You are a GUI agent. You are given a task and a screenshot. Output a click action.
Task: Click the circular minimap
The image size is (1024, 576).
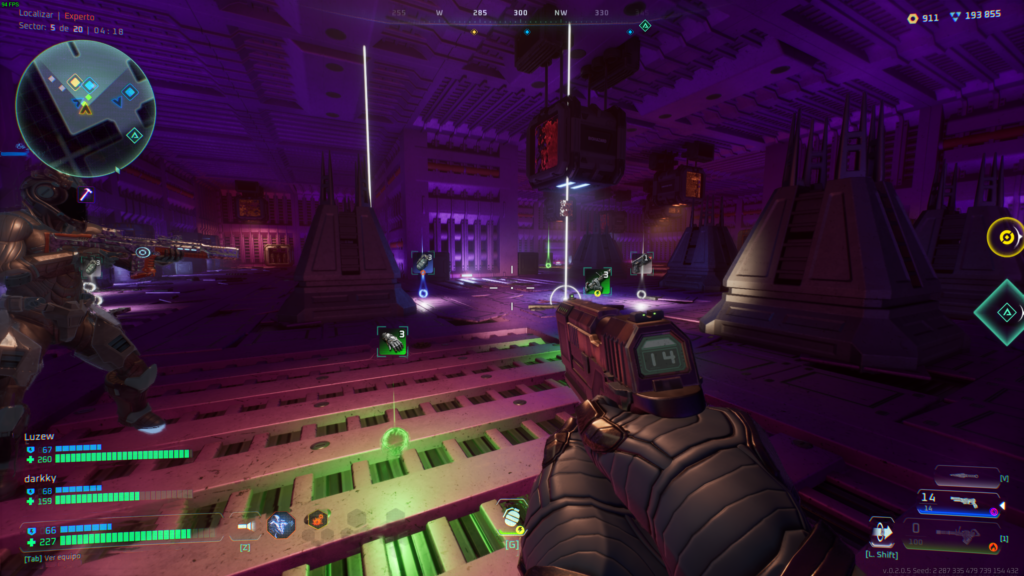[85, 107]
